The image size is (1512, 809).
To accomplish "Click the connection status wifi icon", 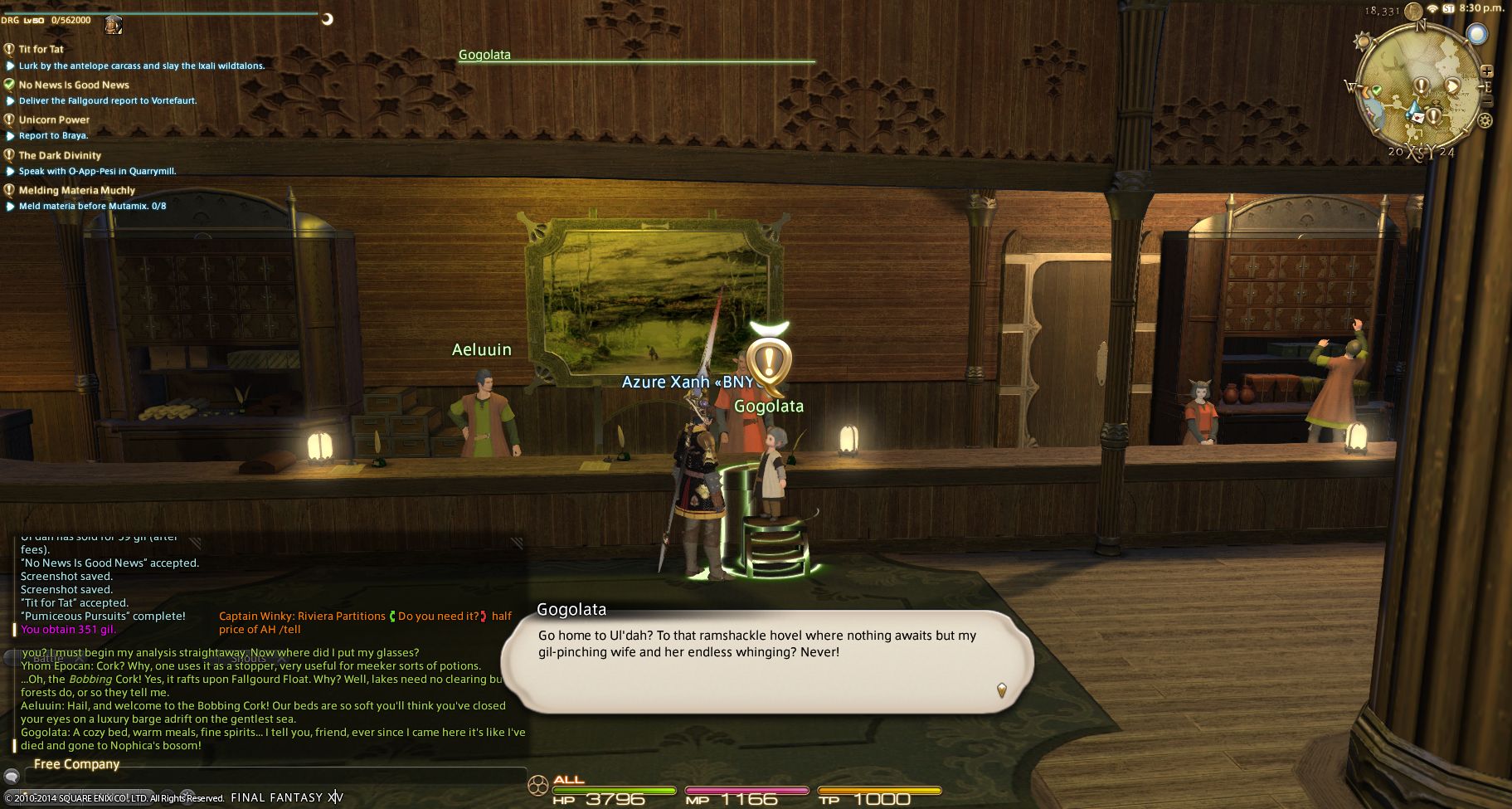I will click(1432, 8).
